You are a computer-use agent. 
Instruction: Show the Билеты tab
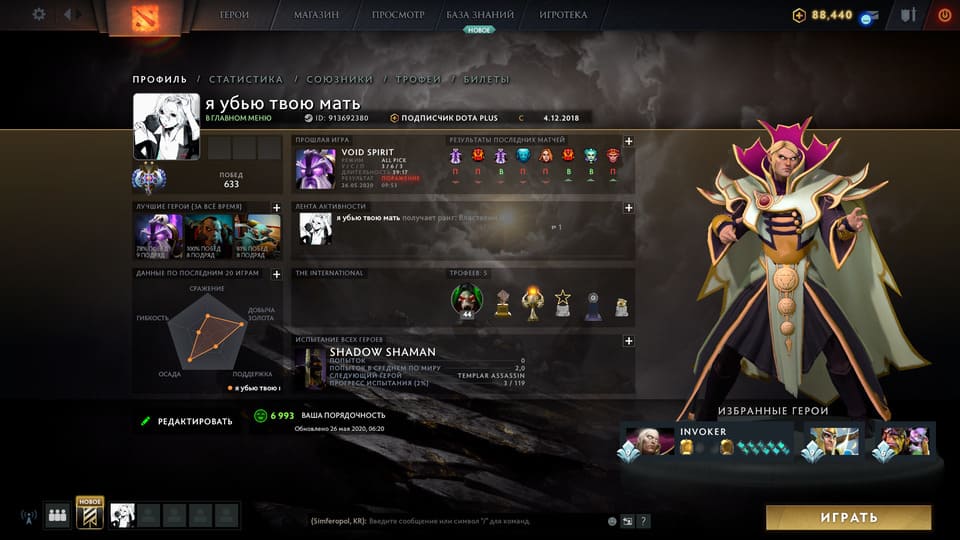click(x=486, y=79)
